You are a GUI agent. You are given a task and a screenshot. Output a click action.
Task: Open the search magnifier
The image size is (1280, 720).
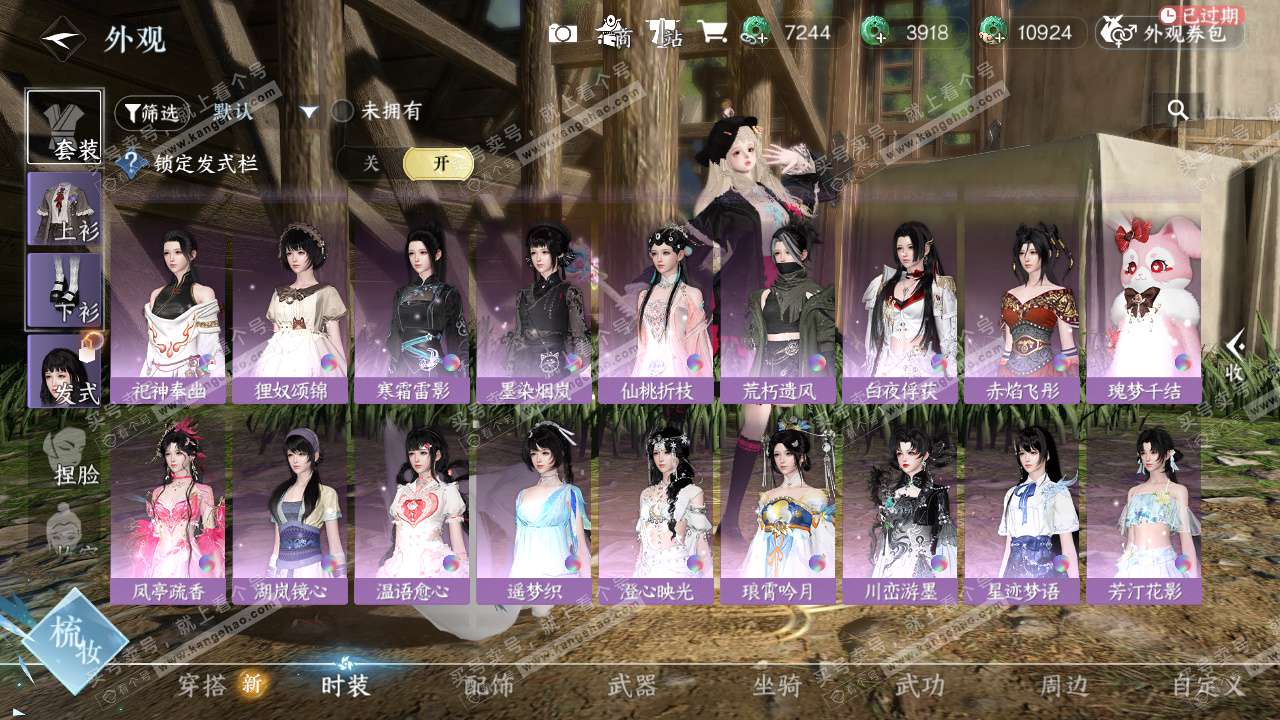[x=1178, y=110]
